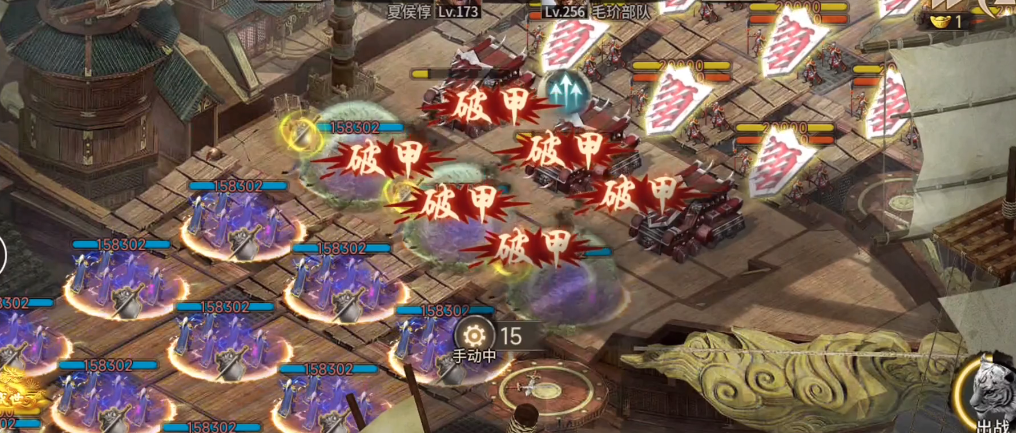Tap the white tiger 出战 deploy button
Screen dimensions: 1016x433
988,396
